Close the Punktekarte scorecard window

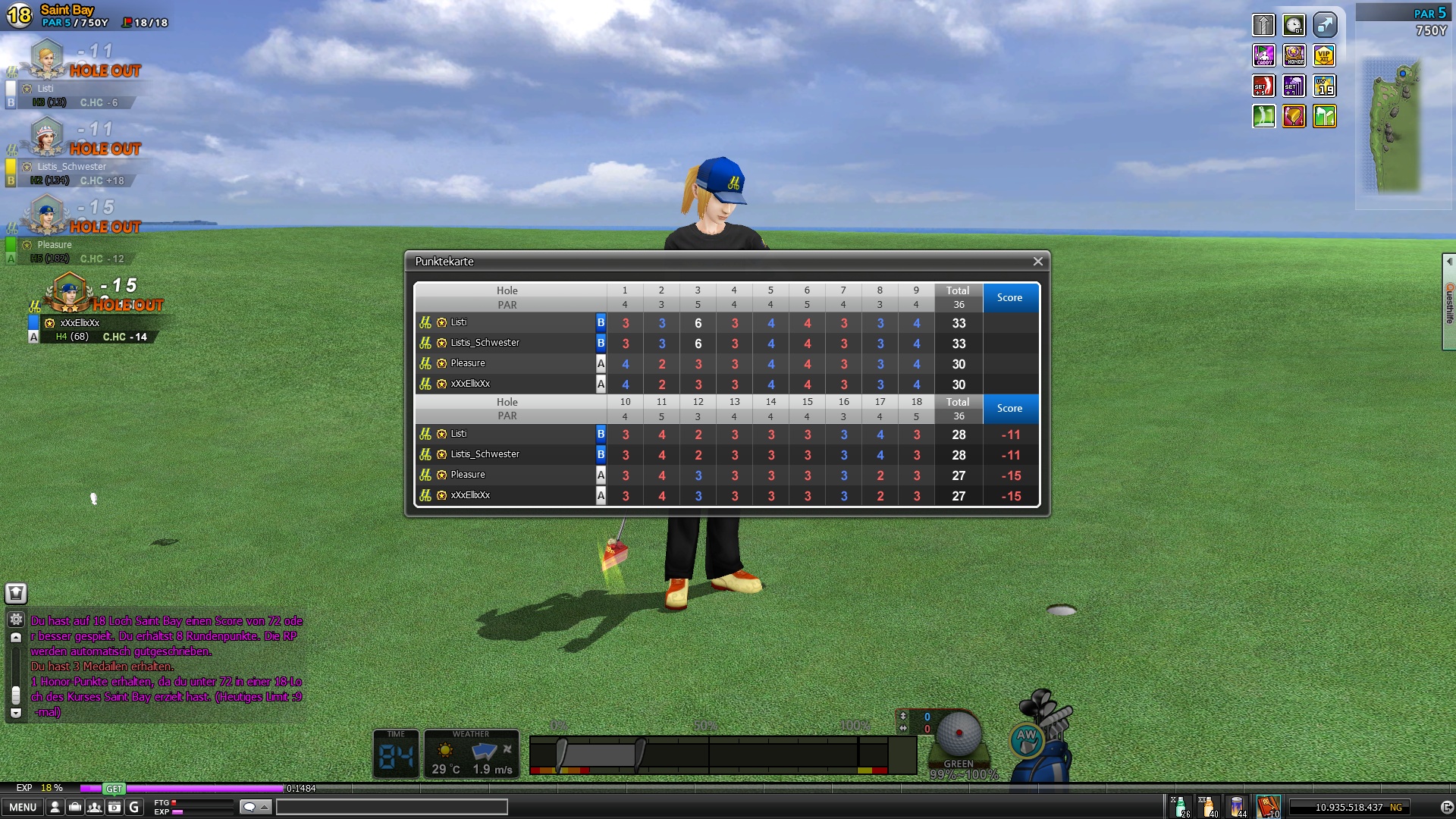coord(1037,262)
